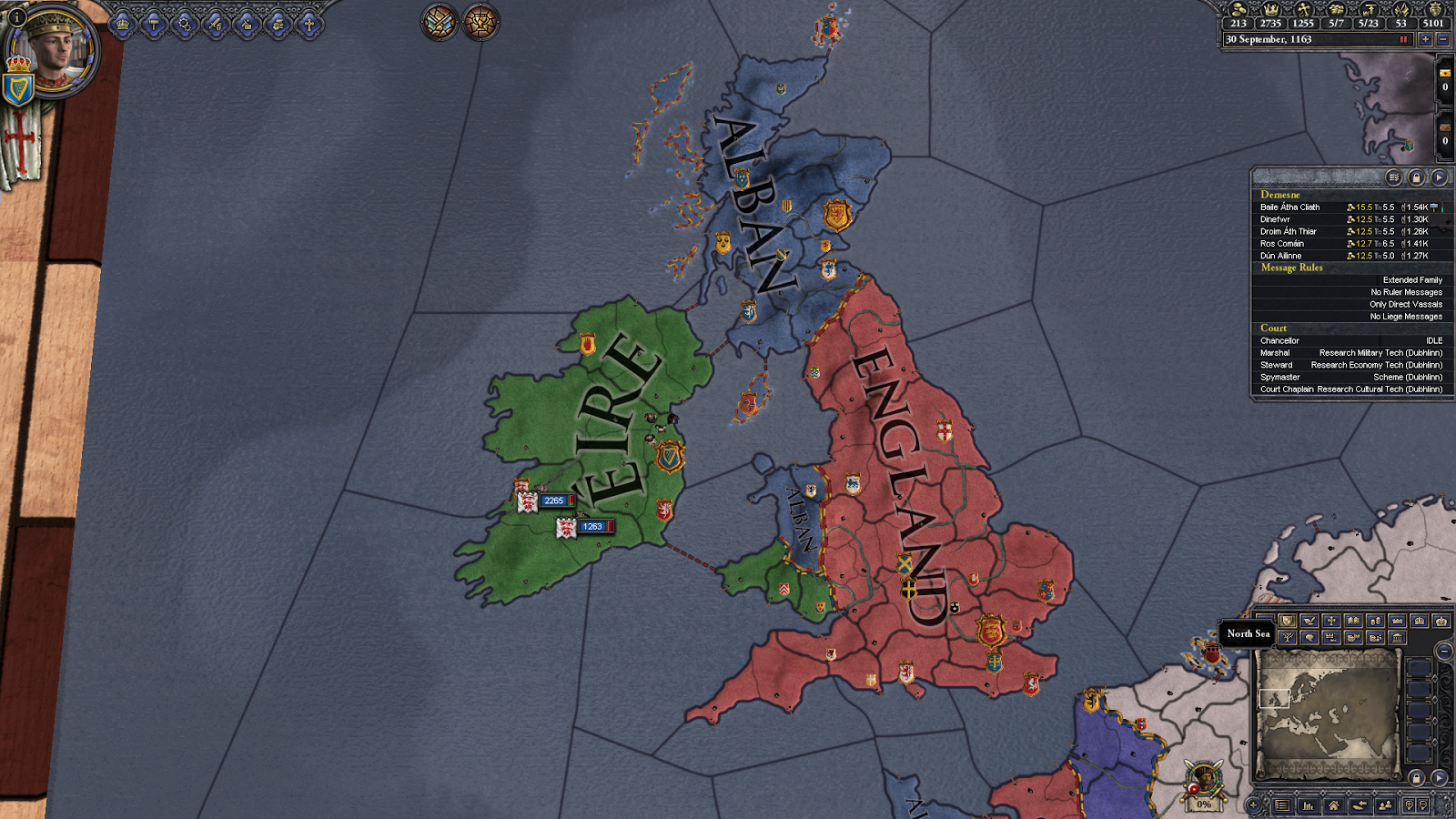Select the diplomacy map mode speech bubble
The width and height of the screenshot is (1456, 819).
(x=1309, y=637)
